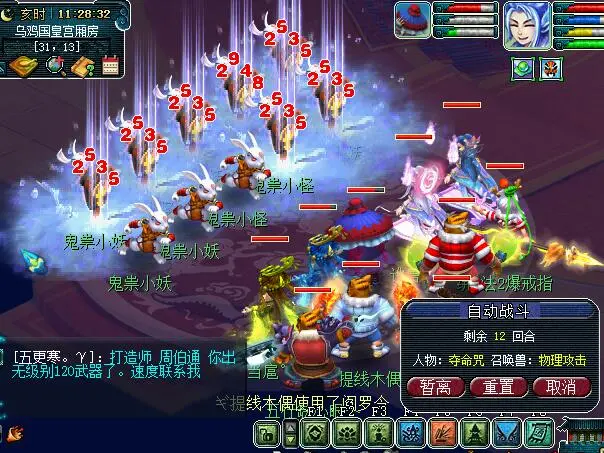Click the green orb buff icon
The image size is (604, 453).
point(523,68)
